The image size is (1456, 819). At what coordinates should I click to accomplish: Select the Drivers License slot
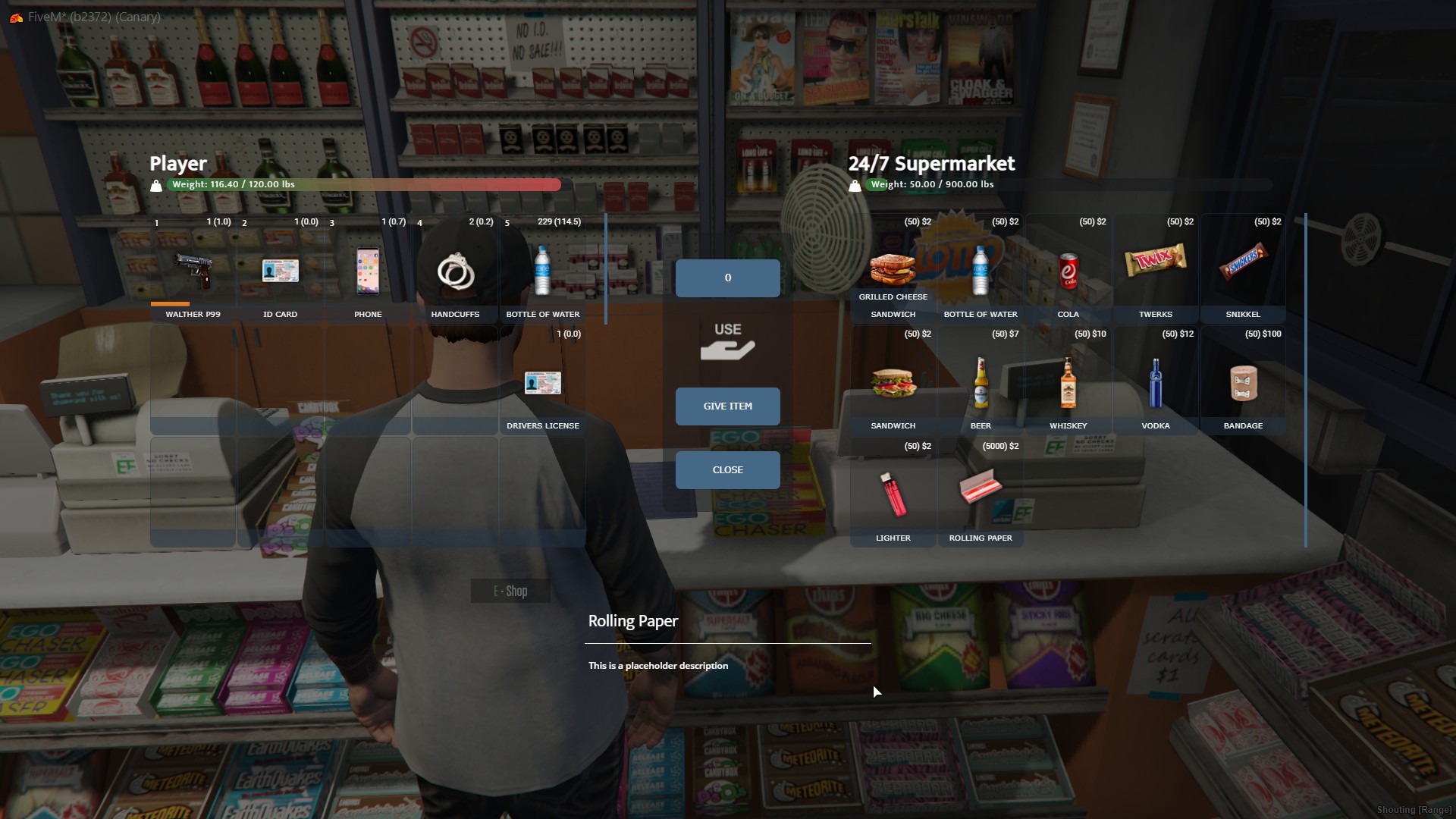coord(542,383)
